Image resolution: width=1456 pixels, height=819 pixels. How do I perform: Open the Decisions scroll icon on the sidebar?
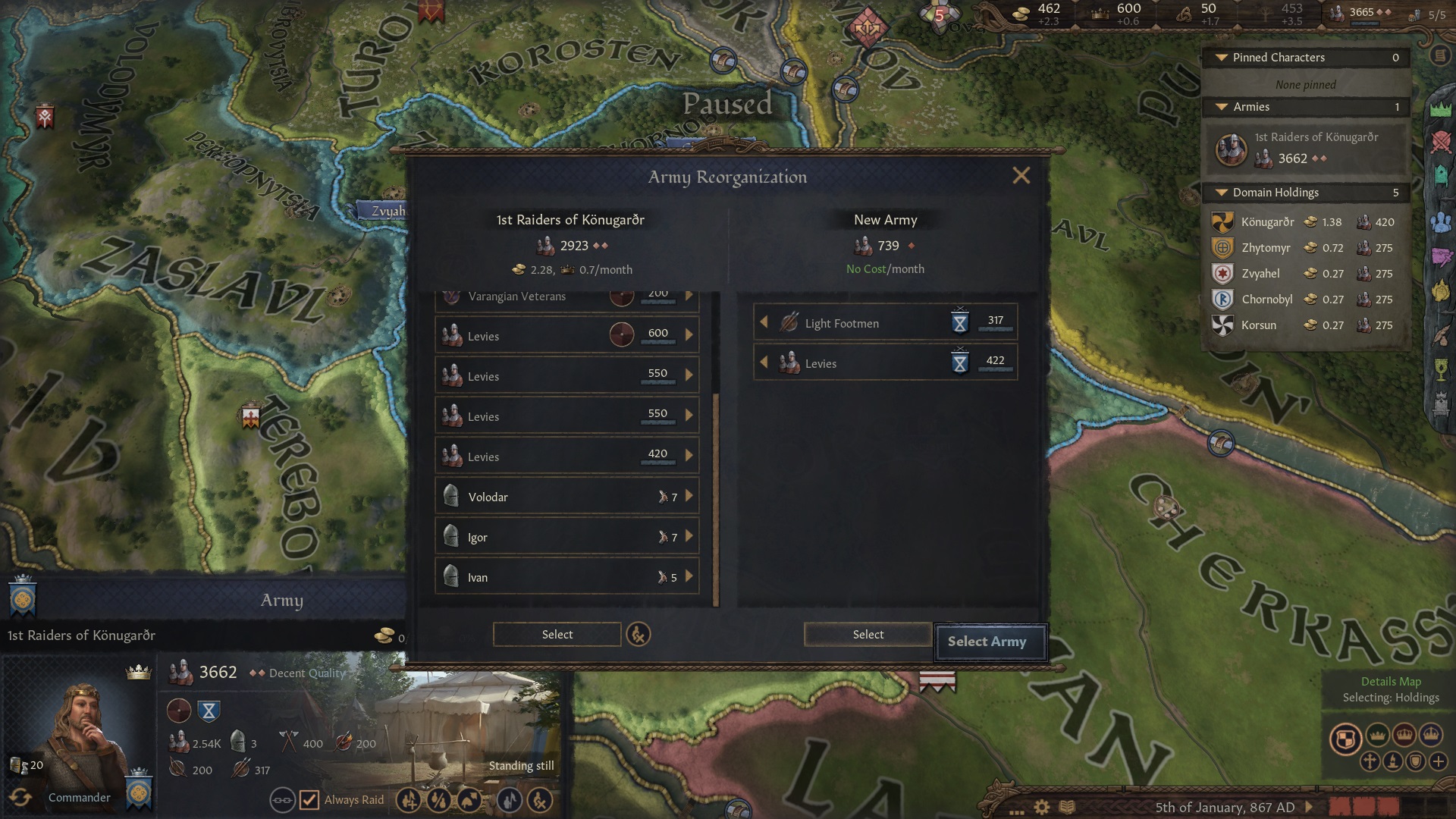1439,55
